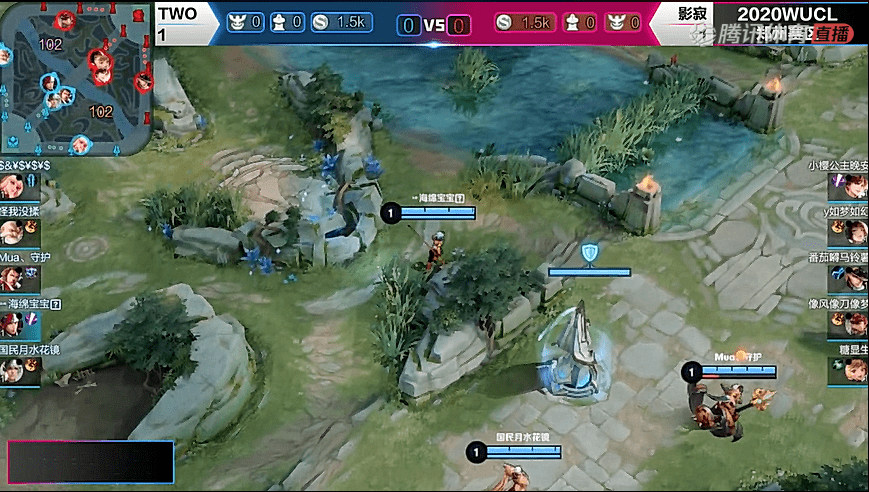The image size is (869, 492).
Task: Spectate player 海绵宝宝 from the left team list
Action: coord(13,324)
